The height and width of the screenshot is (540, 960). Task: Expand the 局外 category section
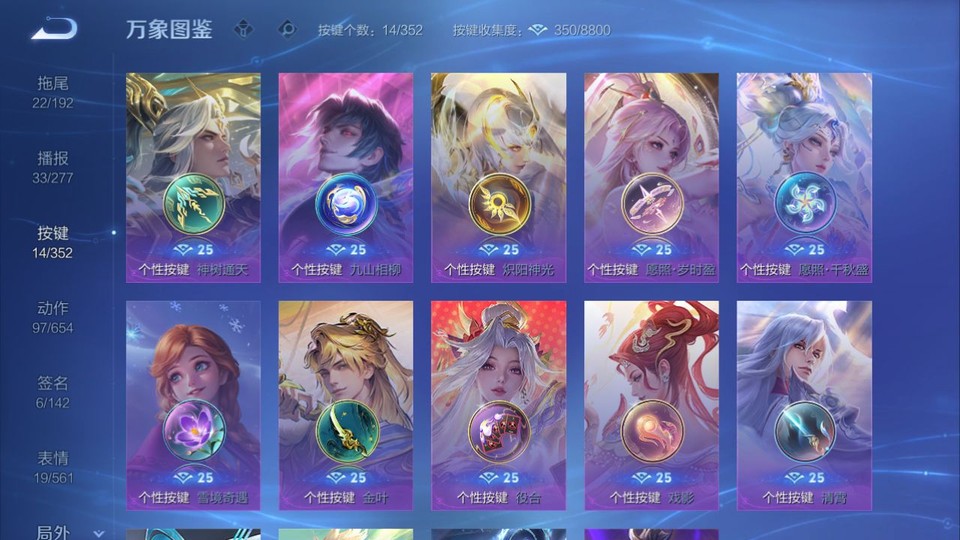[x=60, y=533]
